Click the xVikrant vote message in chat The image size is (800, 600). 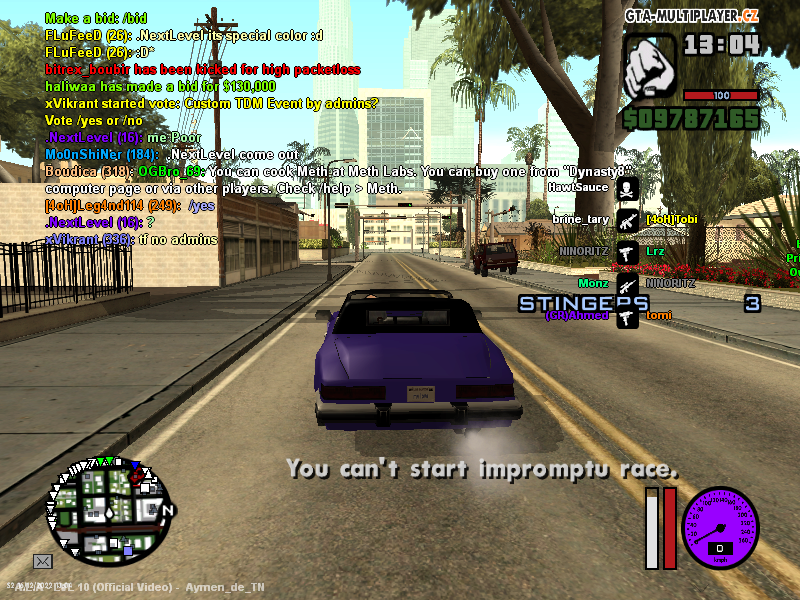point(212,103)
